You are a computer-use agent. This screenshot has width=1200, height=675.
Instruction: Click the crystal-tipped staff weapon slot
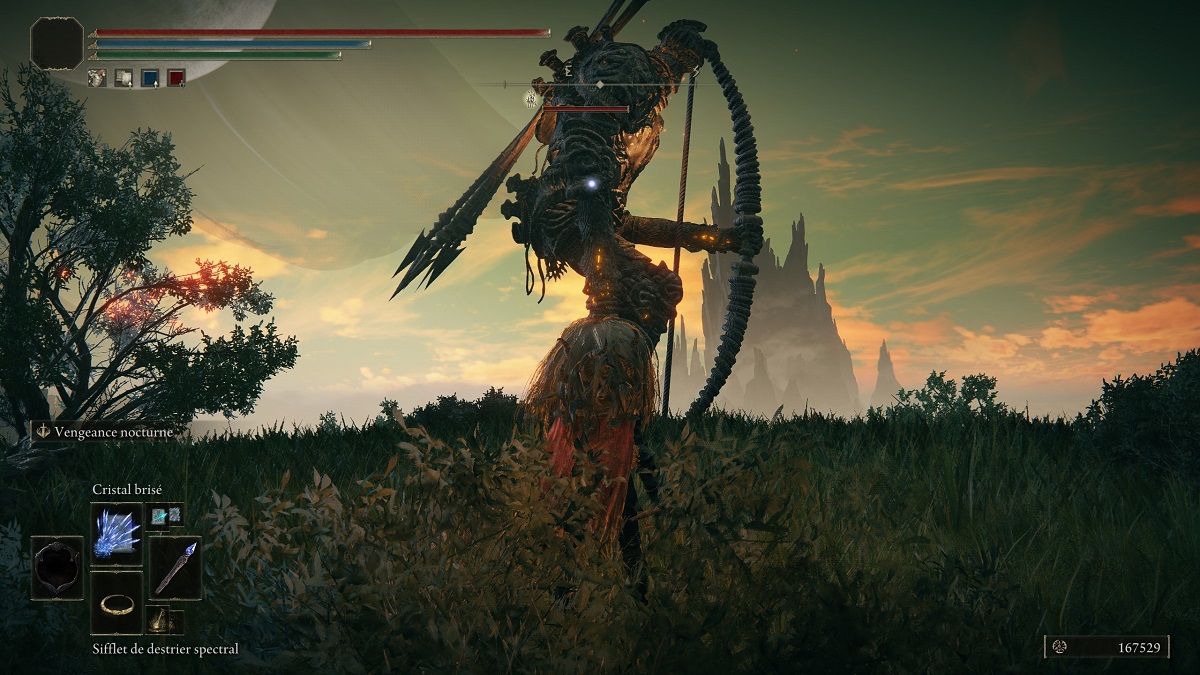pyautogui.click(x=175, y=568)
